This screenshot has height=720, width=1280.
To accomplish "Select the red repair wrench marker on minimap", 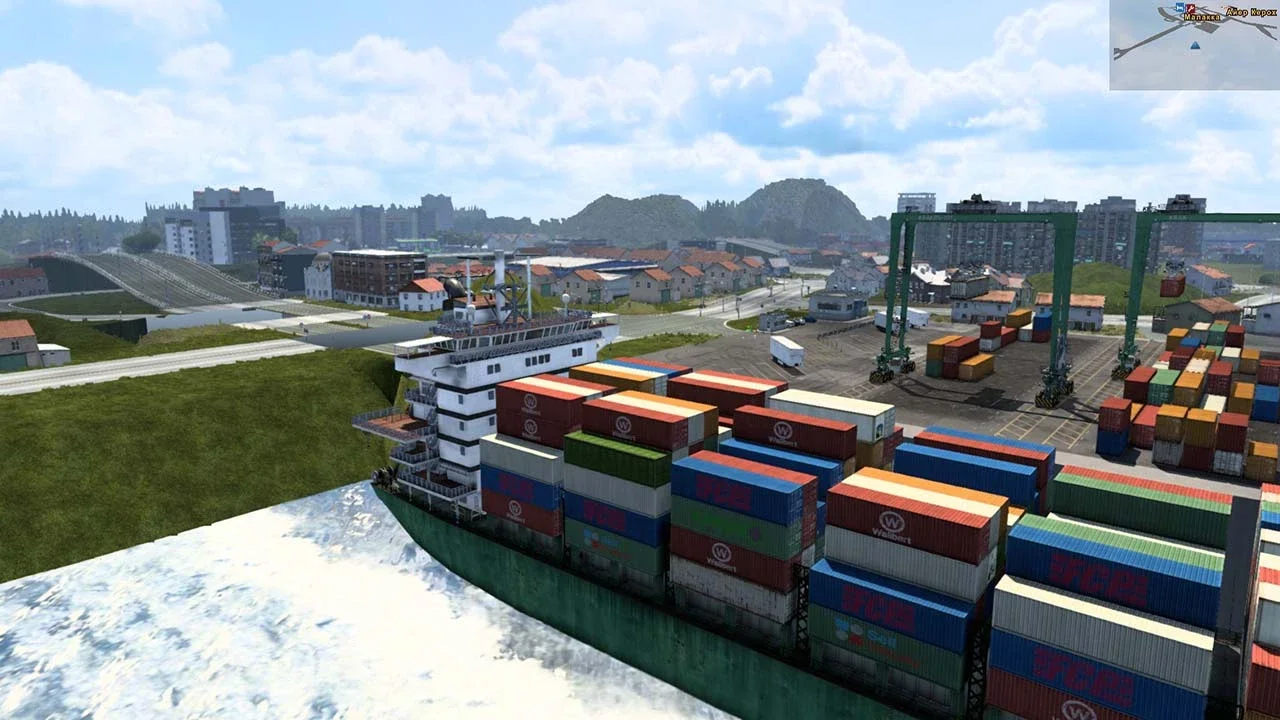I will 1192,8.
